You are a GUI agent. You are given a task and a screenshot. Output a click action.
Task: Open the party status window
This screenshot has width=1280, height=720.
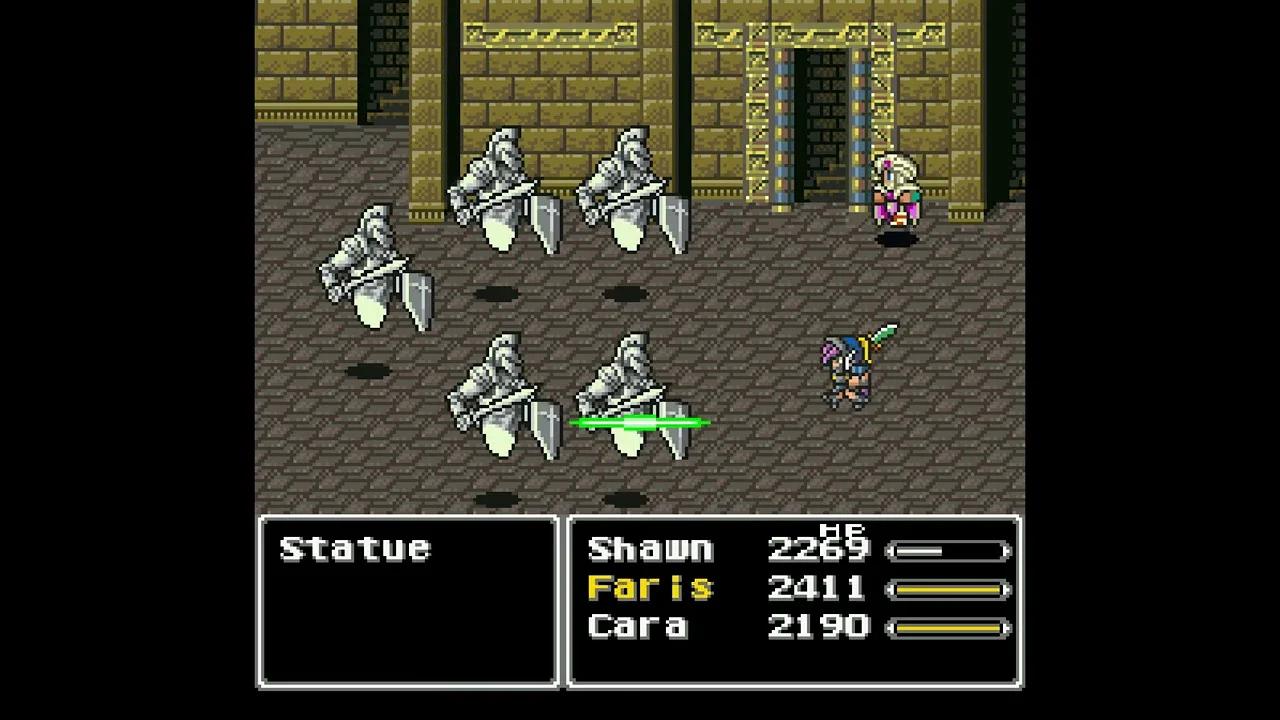(x=793, y=601)
